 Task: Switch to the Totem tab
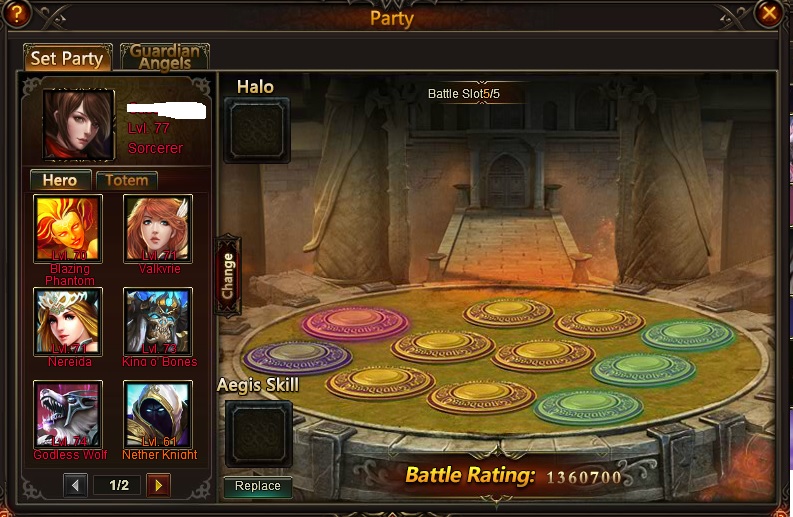(127, 180)
